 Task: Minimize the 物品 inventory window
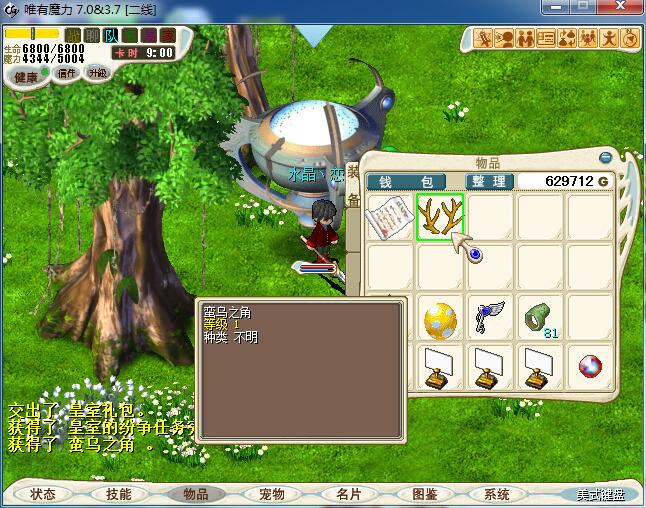pyautogui.click(x=605, y=157)
